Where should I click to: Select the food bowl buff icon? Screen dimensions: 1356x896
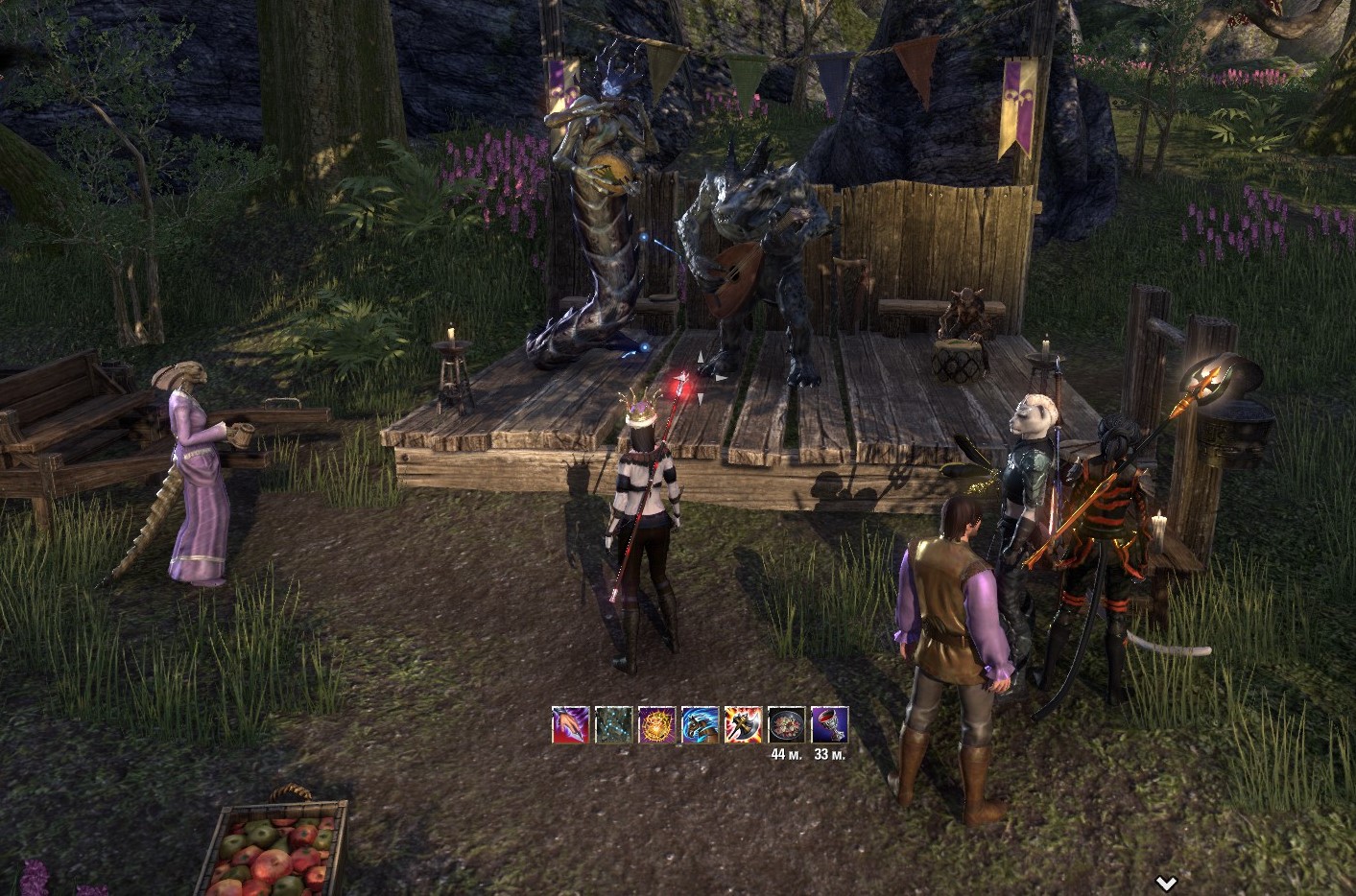pos(786,724)
